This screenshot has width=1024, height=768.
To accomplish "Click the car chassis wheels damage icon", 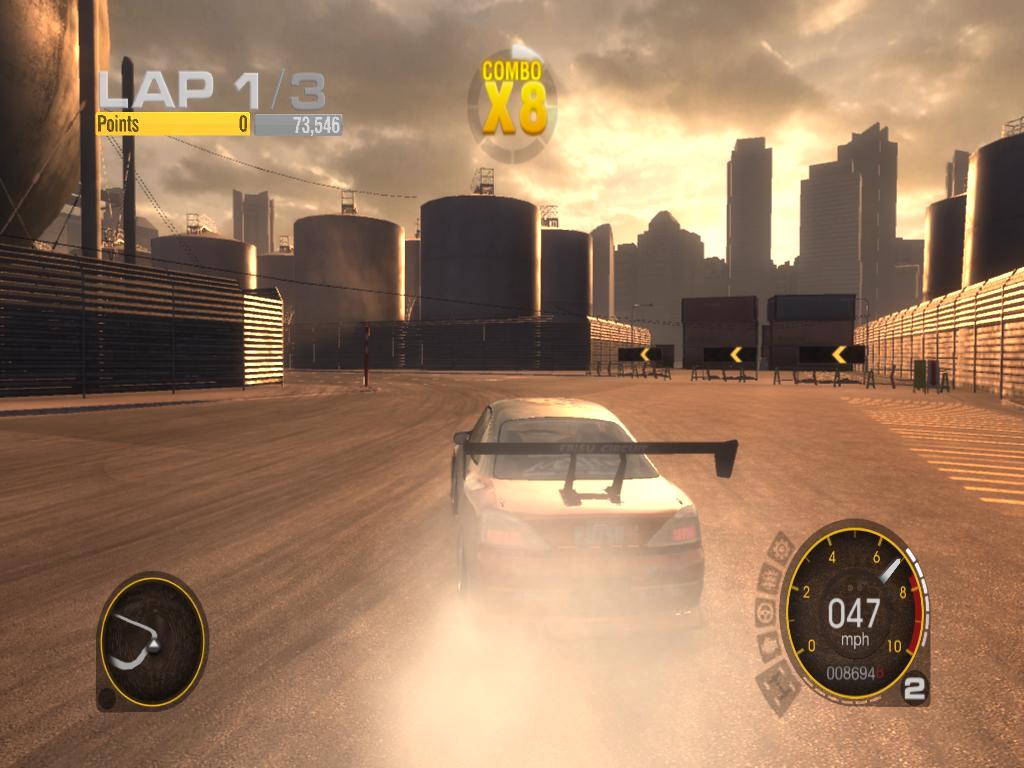I will point(779,686).
